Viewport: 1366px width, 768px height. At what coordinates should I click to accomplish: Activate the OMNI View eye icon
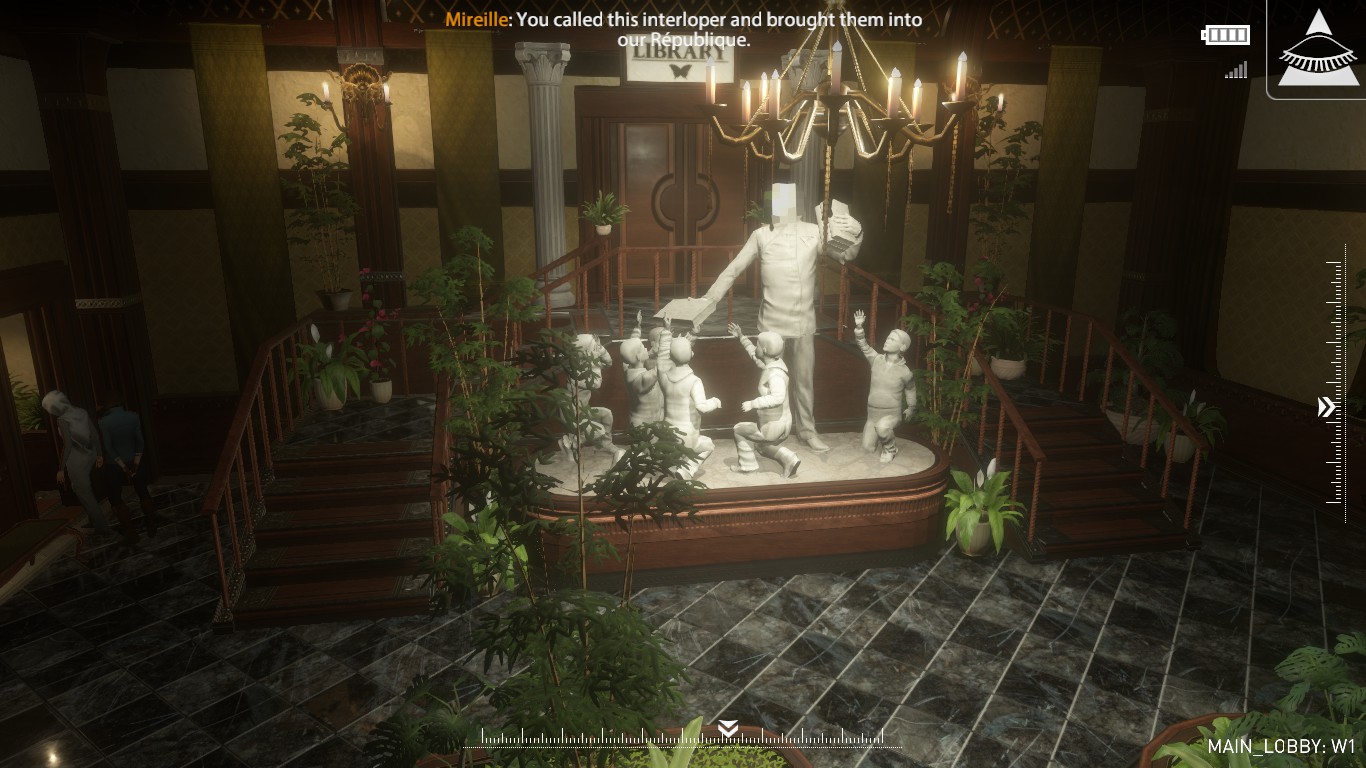point(1320,49)
